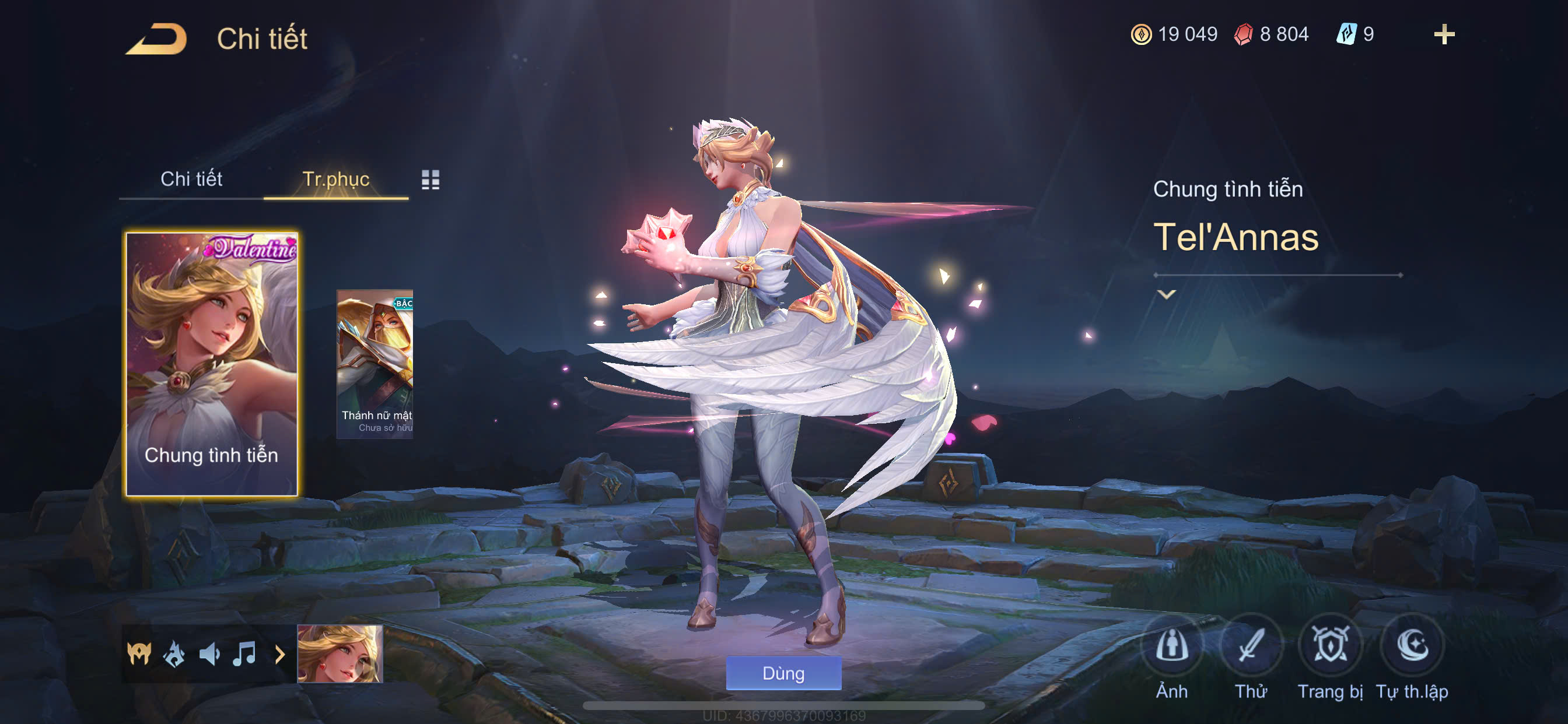This screenshot has width=1568, height=724.
Task: Click the Dùng button
Action: click(x=783, y=673)
